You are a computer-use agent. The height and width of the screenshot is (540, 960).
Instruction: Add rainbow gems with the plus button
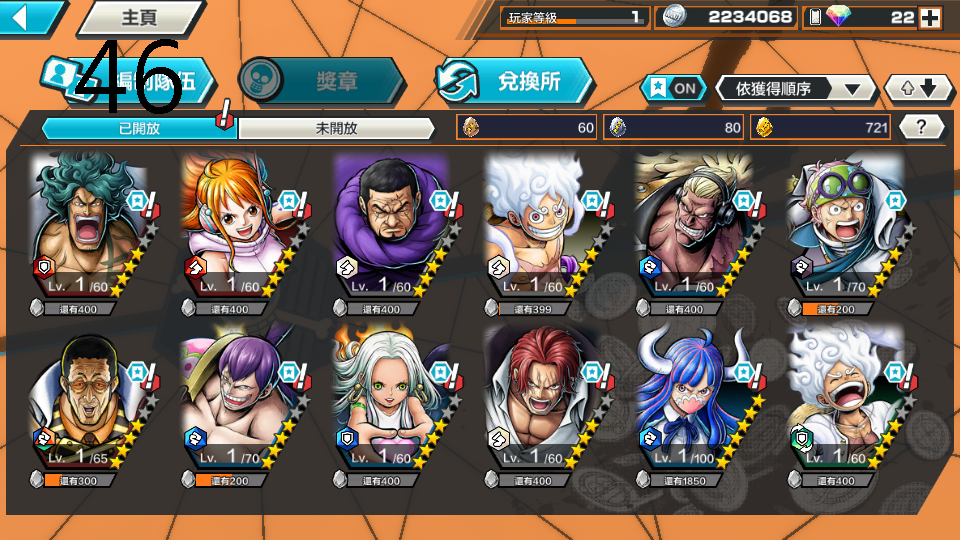(929, 17)
